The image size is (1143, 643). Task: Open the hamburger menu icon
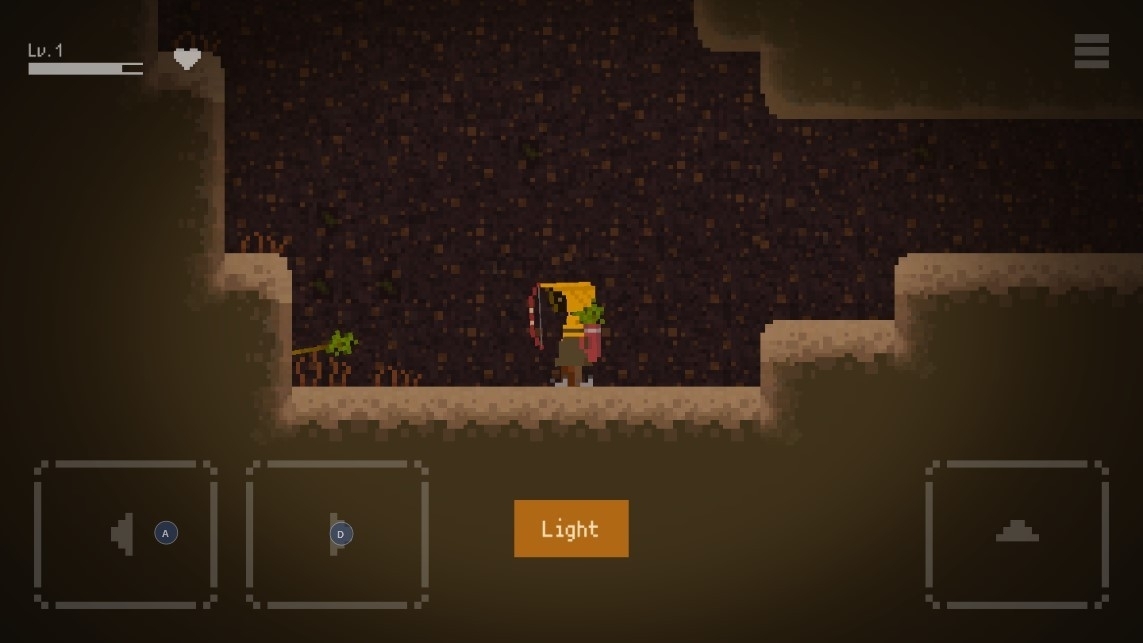pyautogui.click(x=1091, y=51)
